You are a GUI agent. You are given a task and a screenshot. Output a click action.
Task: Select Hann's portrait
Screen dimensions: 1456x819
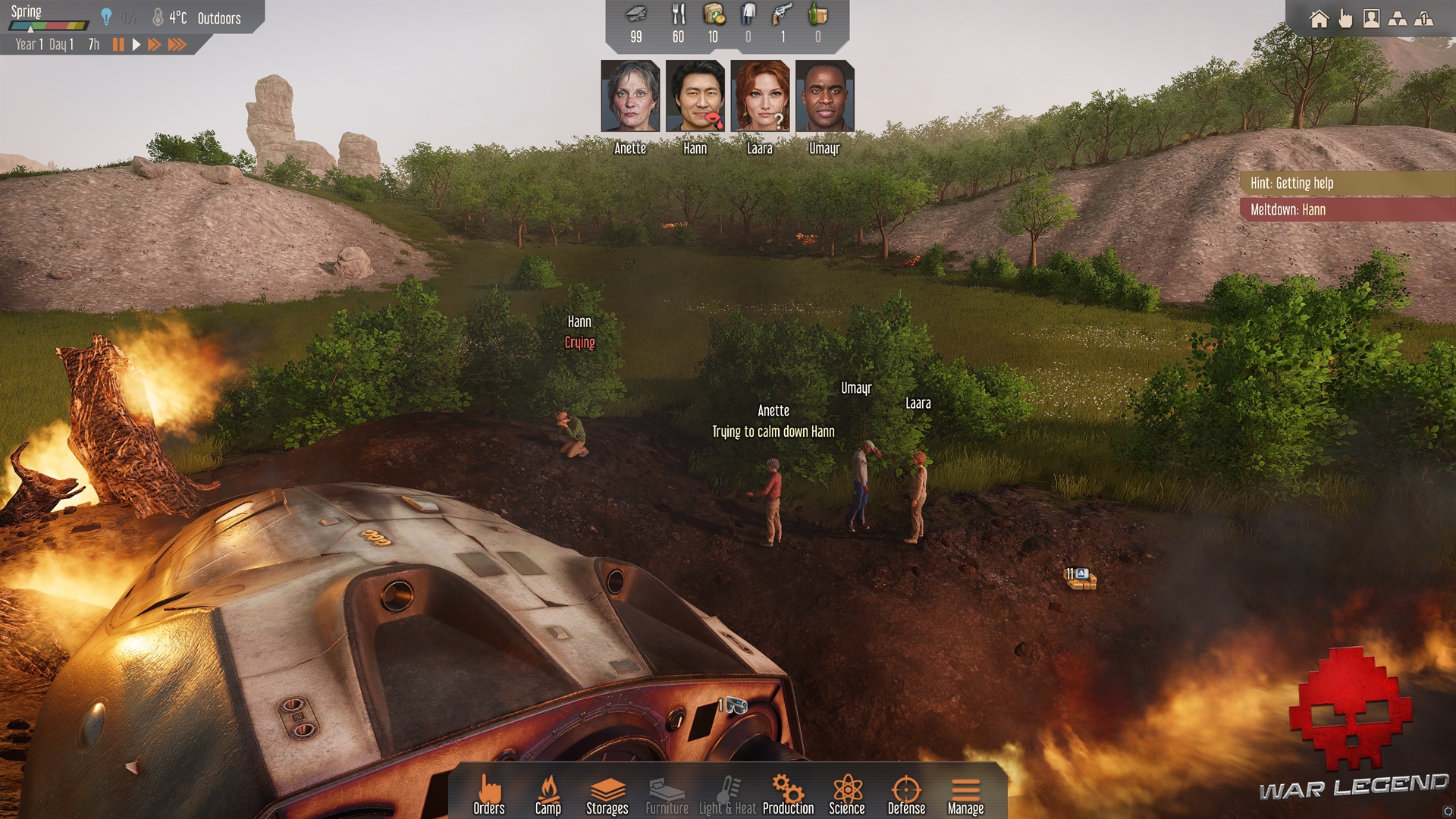click(x=695, y=96)
